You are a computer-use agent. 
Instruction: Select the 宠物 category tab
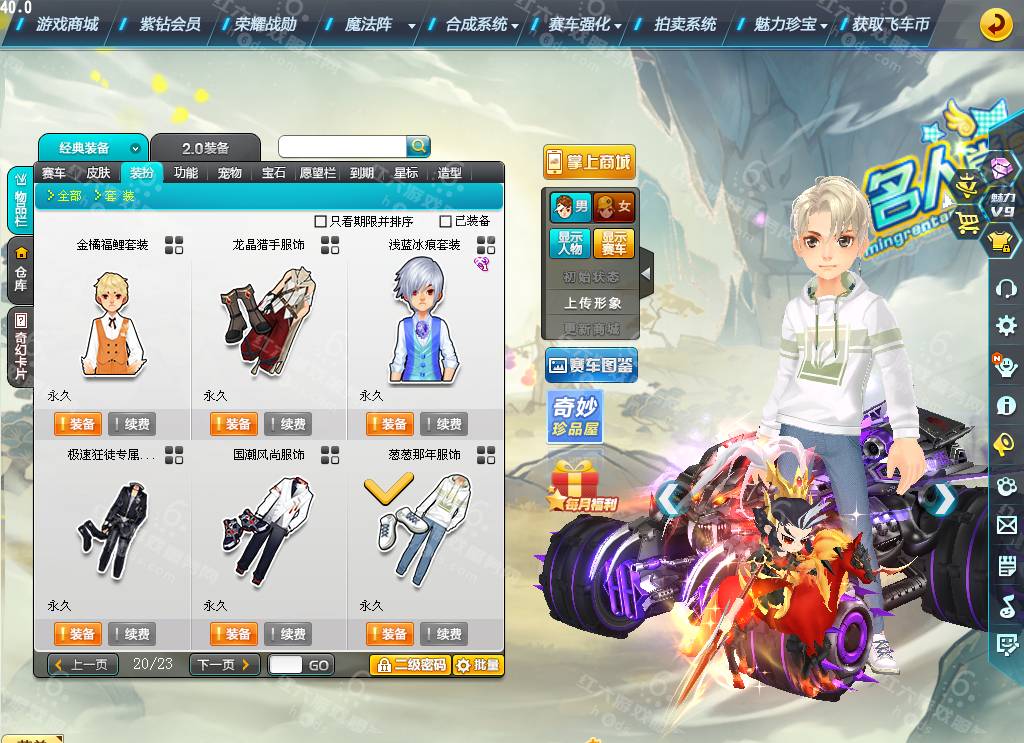[x=230, y=173]
